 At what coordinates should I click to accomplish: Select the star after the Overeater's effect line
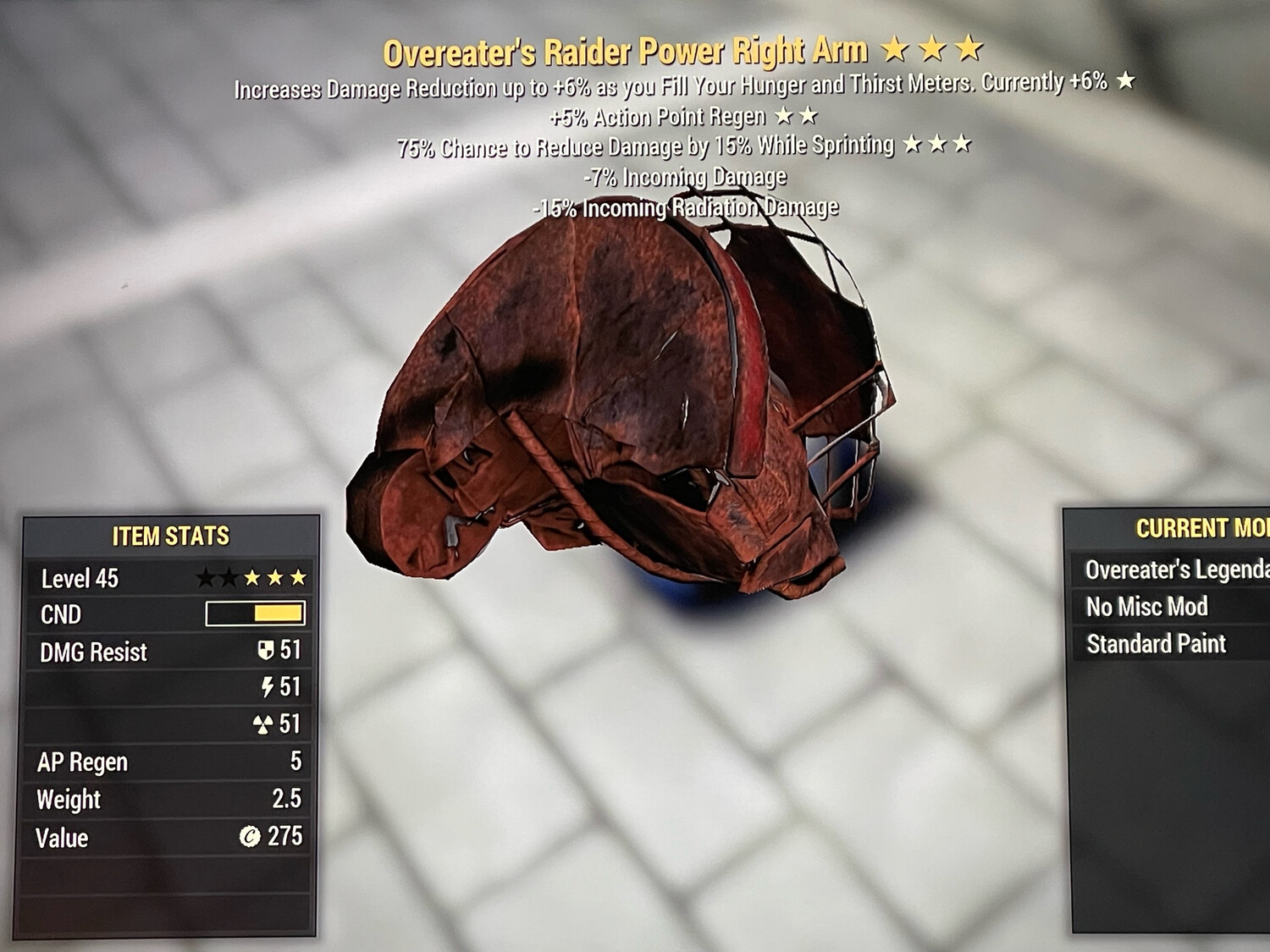tap(1127, 83)
